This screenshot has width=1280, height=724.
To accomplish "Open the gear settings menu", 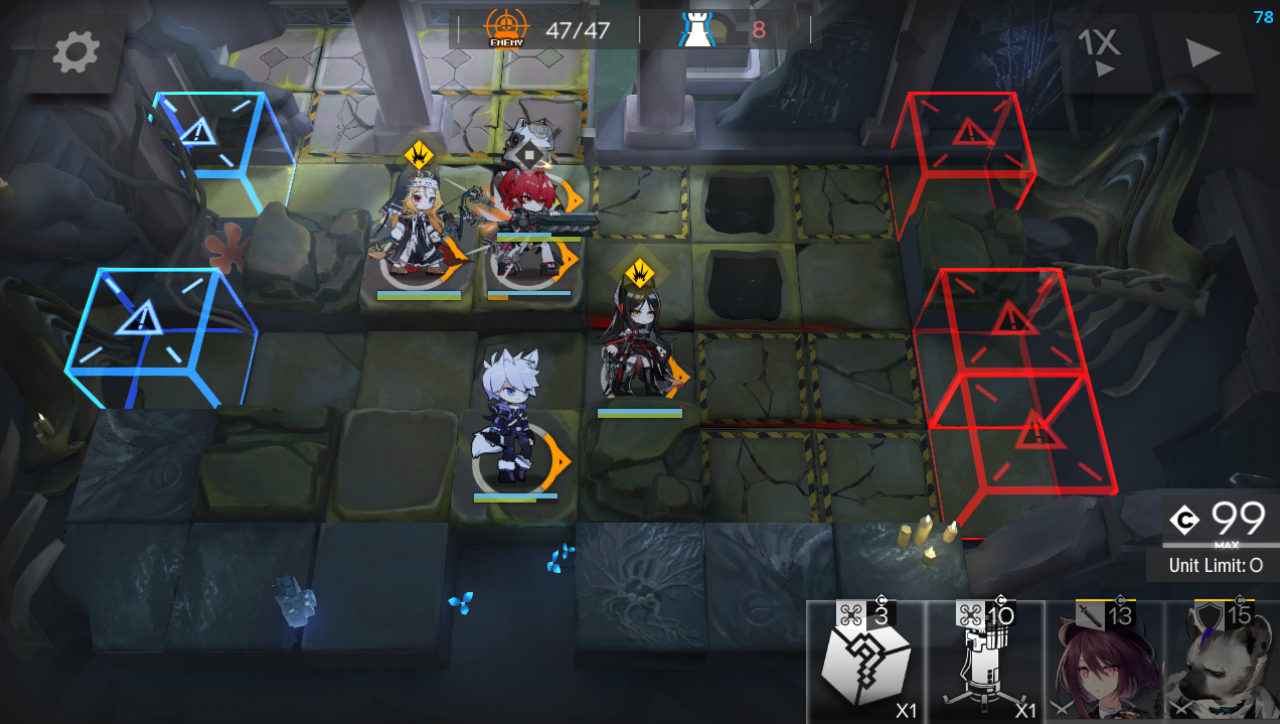I will [76, 51].
